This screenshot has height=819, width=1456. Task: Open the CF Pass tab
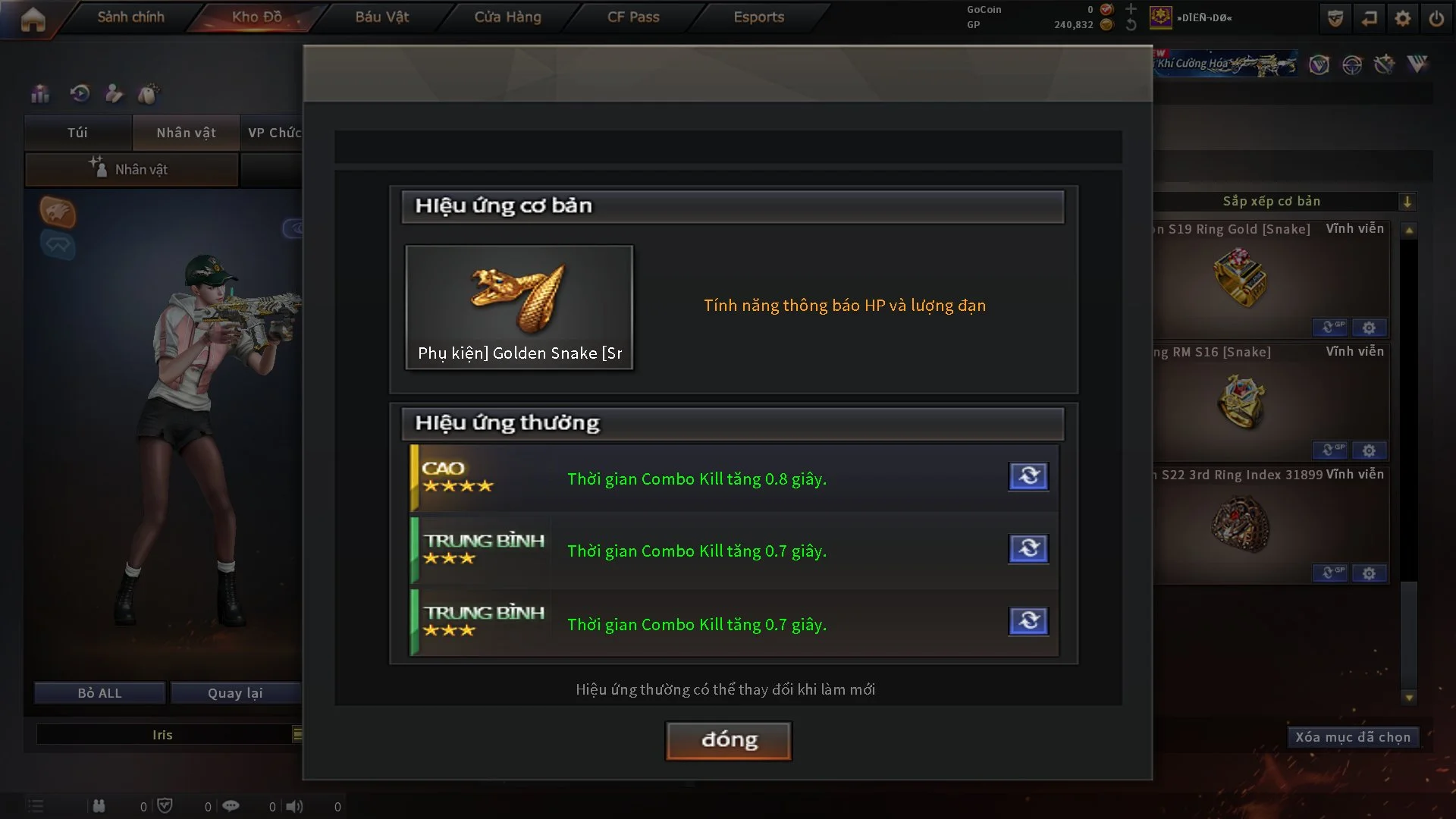click(633, 17)
